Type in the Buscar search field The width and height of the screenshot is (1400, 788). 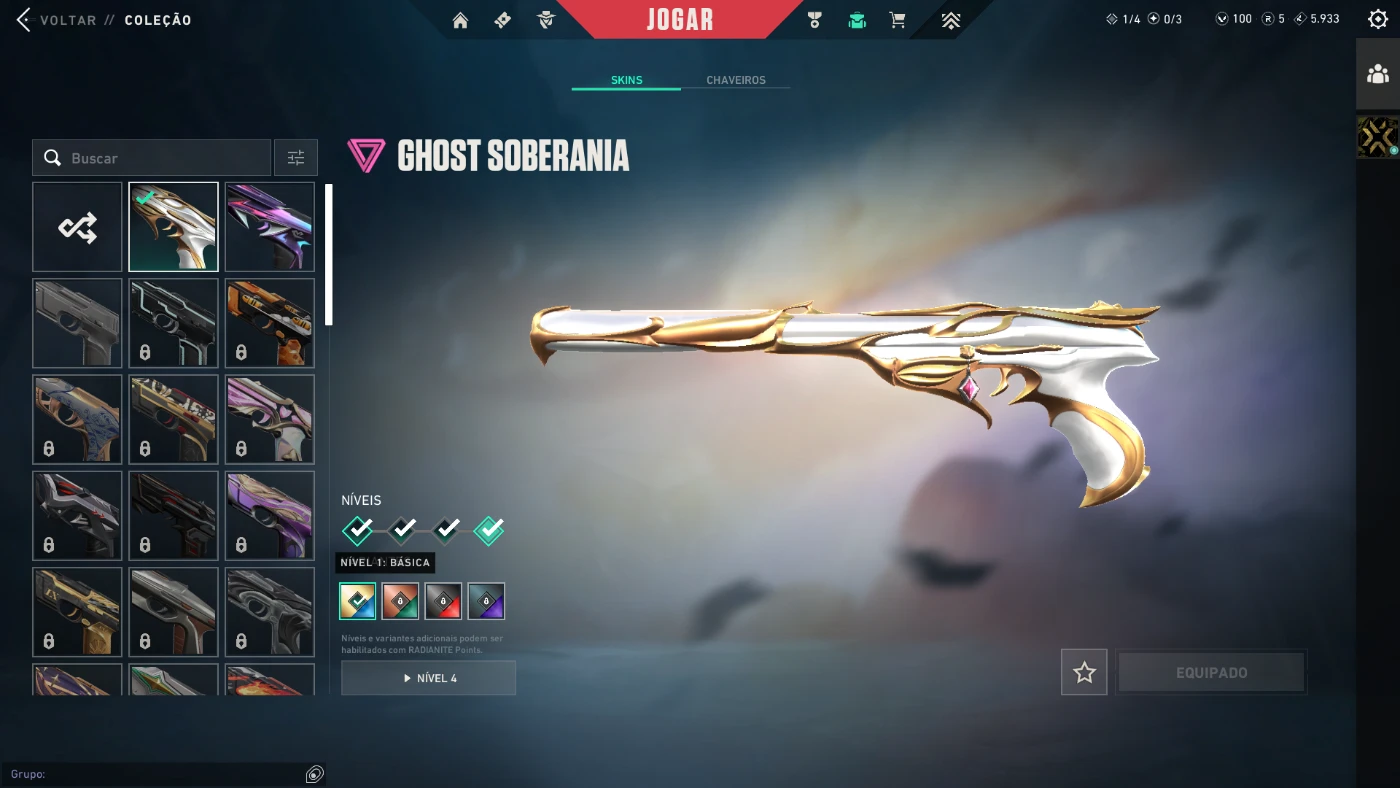[x=160, y=158]
